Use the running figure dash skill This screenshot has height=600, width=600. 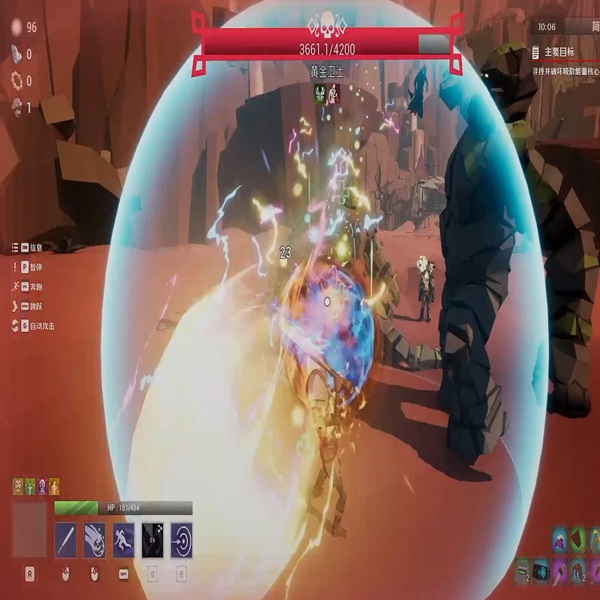(x=123, y=541)
